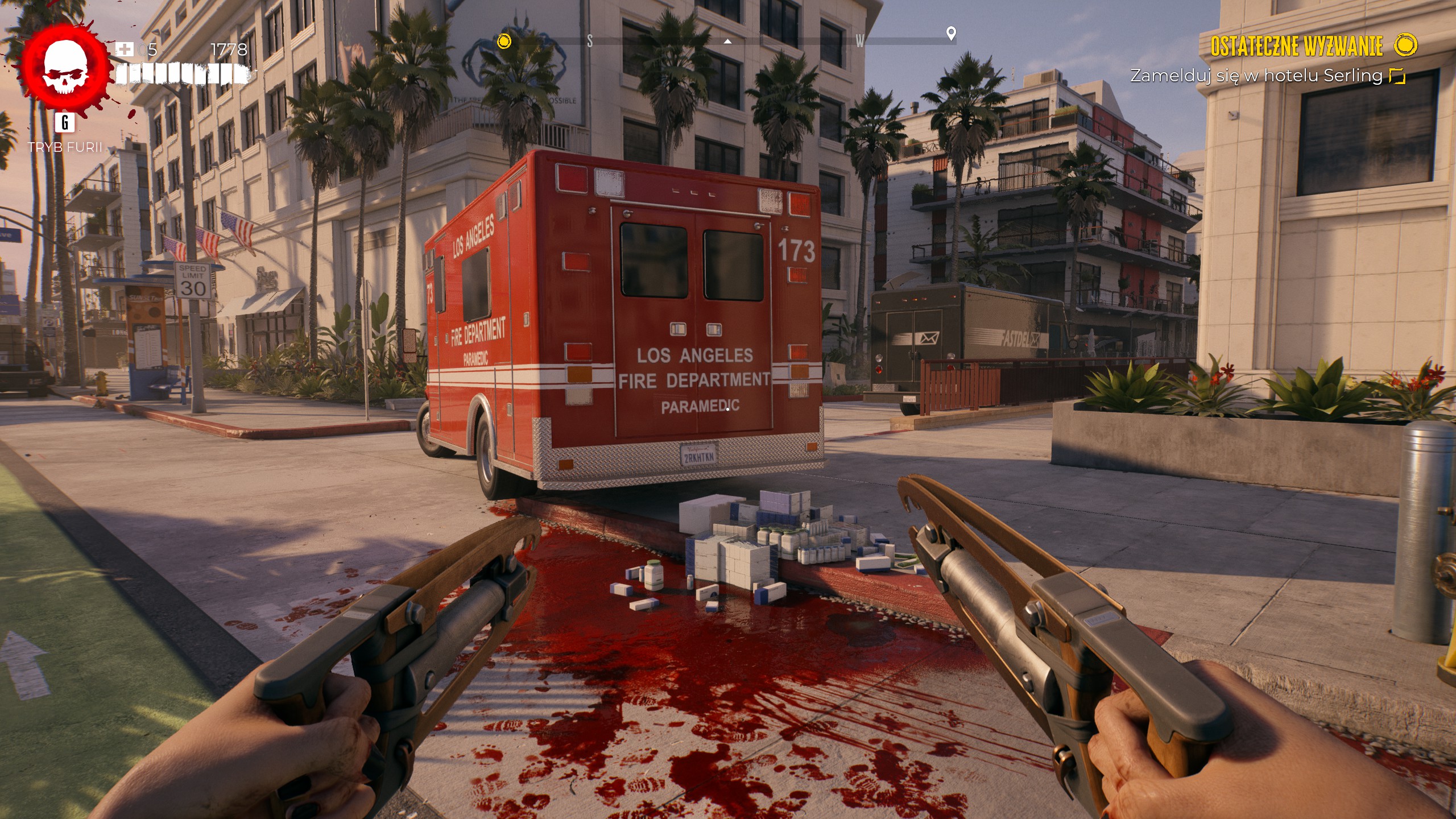The height and width of the screenshot is (819, 1456).
Task: Select the medkit icon beside the health bar
Action: (124, 49)
